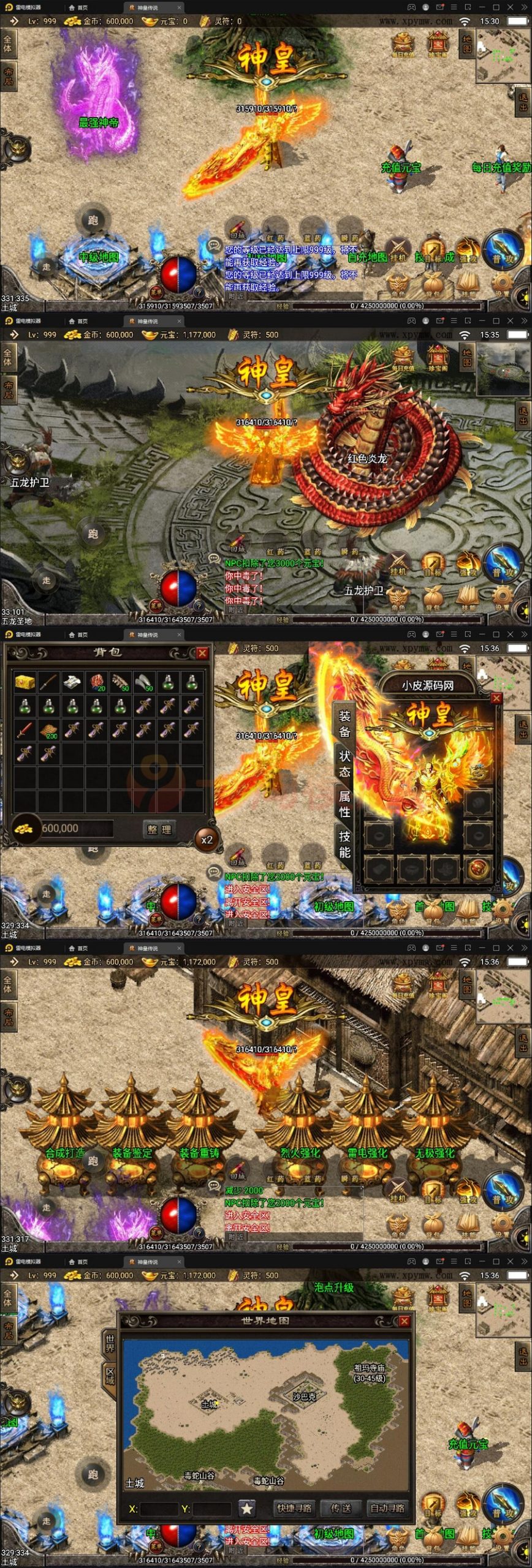Image resolution: width=532 pixels, height=1568 pixels.
Task: Select the 世界 world map tab
Action: click(110, 1343)
